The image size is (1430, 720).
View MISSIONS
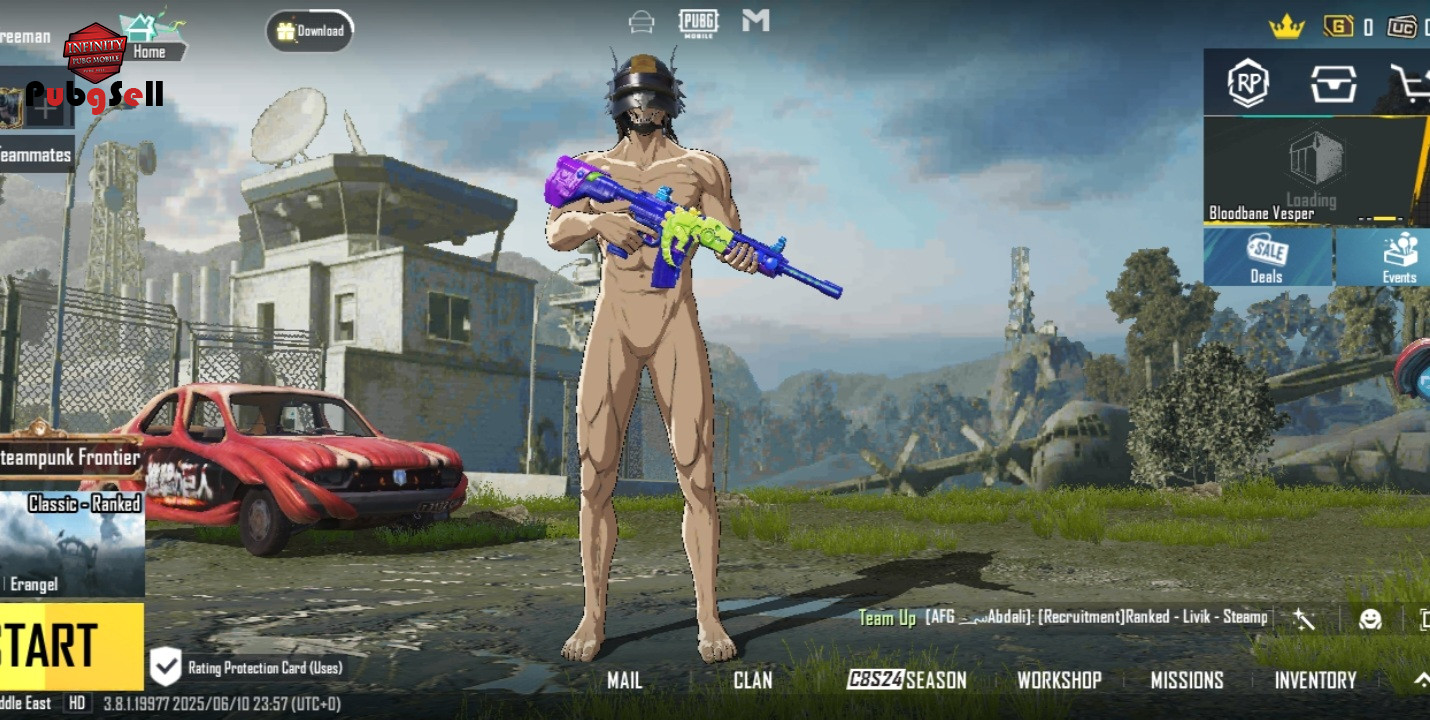pyautogui.click(x=1187, y=681)
